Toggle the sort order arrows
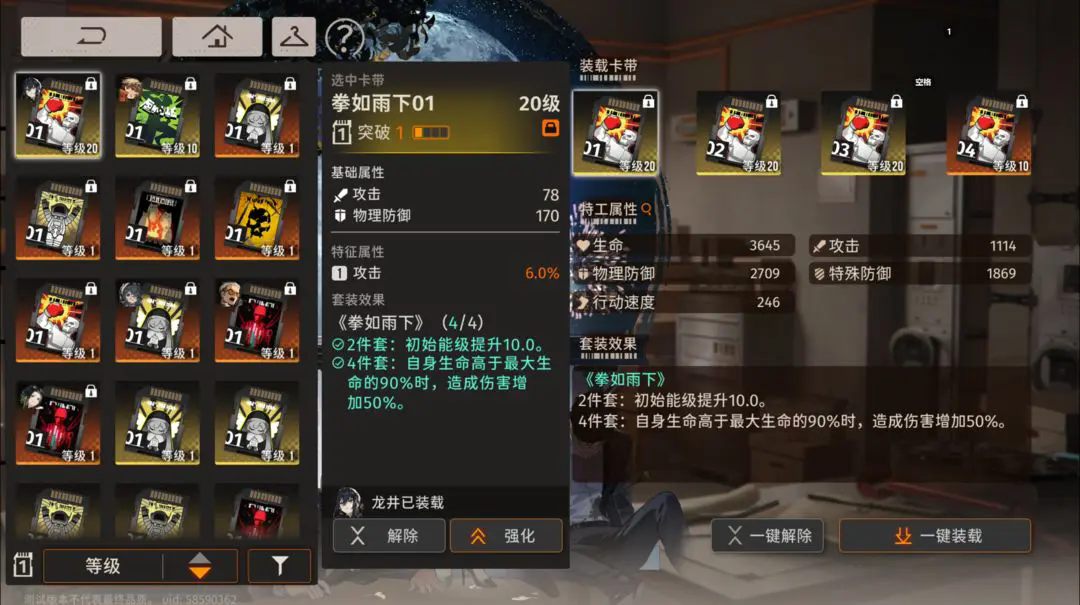The height and width of the screenshot is (605, 1080). click(x=200, y=566)
